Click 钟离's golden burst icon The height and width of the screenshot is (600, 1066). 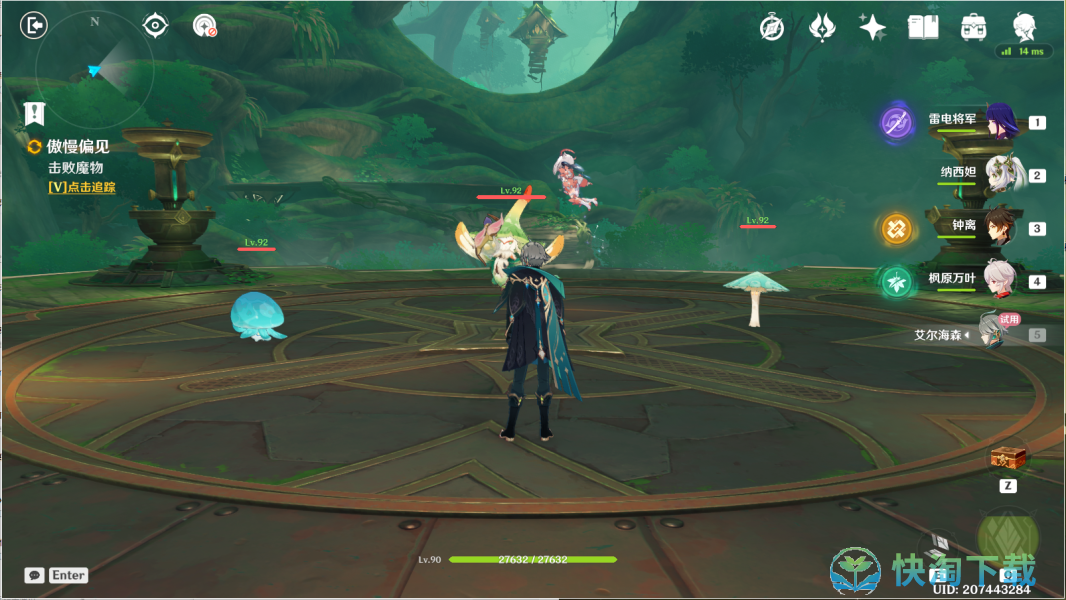click(x=894, y=229)
